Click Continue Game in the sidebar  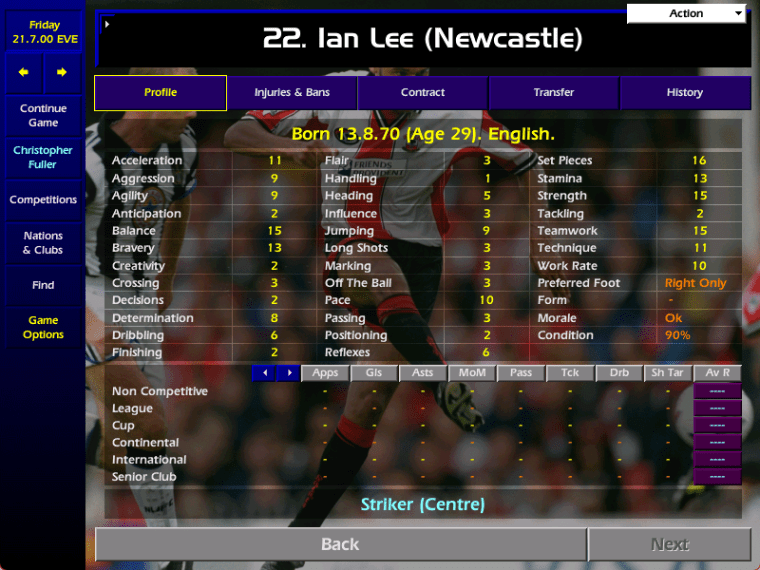(x=43, y=116)
